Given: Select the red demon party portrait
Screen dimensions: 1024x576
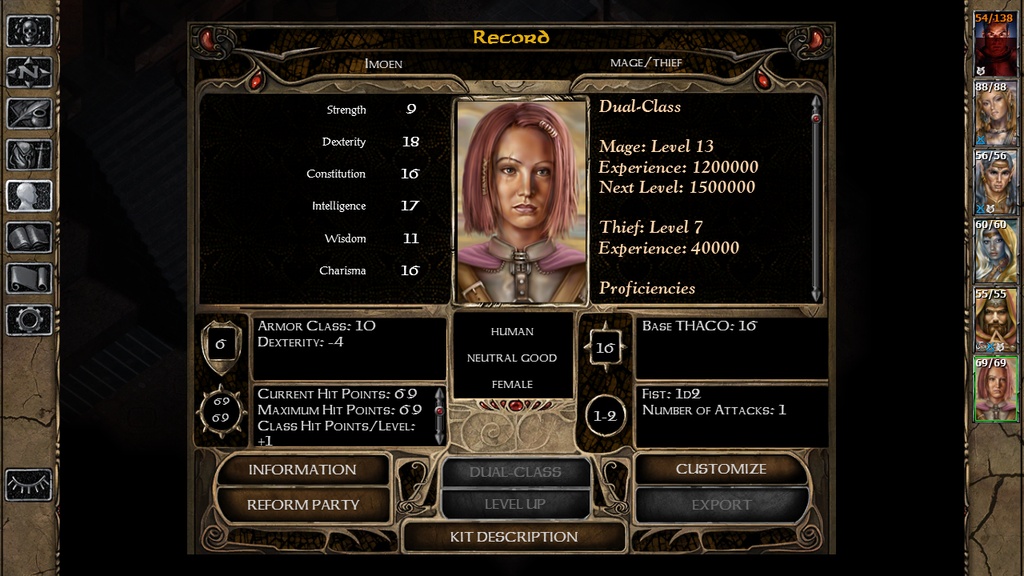Looking at the screenshot, I should pyautogui.click(x=995, y=44).
